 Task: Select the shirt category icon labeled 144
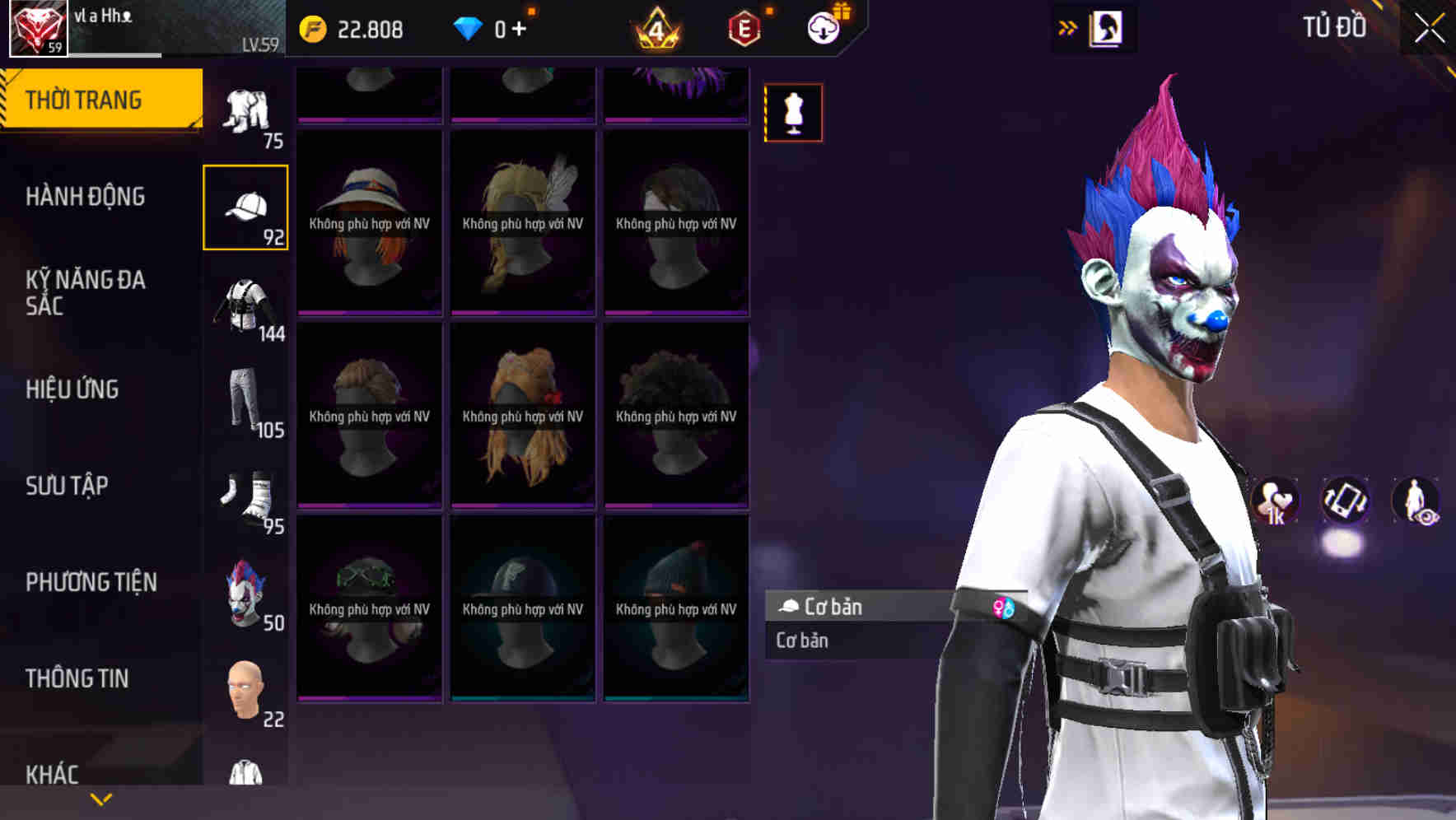(x=246, y=303)
